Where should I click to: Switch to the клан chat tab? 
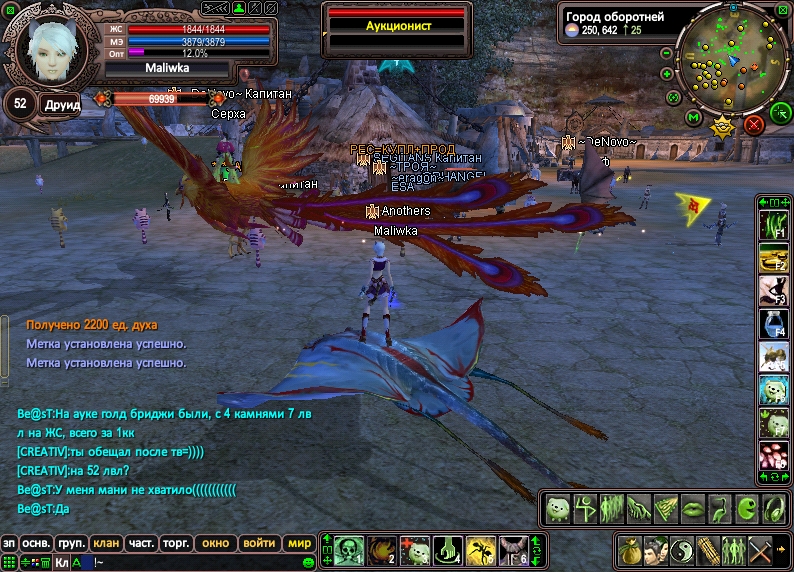point(107,543)
